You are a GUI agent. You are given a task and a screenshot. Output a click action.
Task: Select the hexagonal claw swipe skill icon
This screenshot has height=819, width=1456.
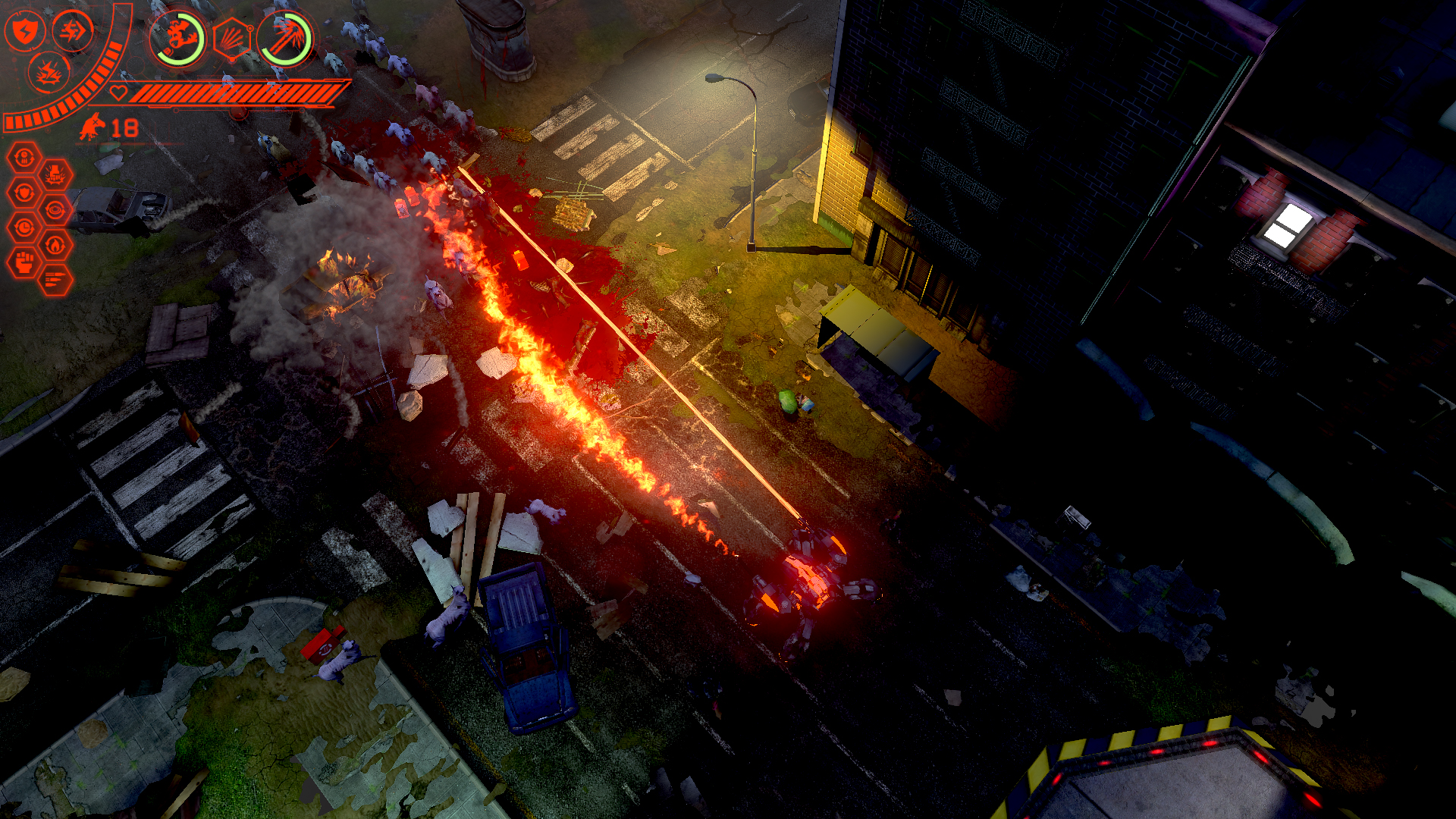point(232,36)
